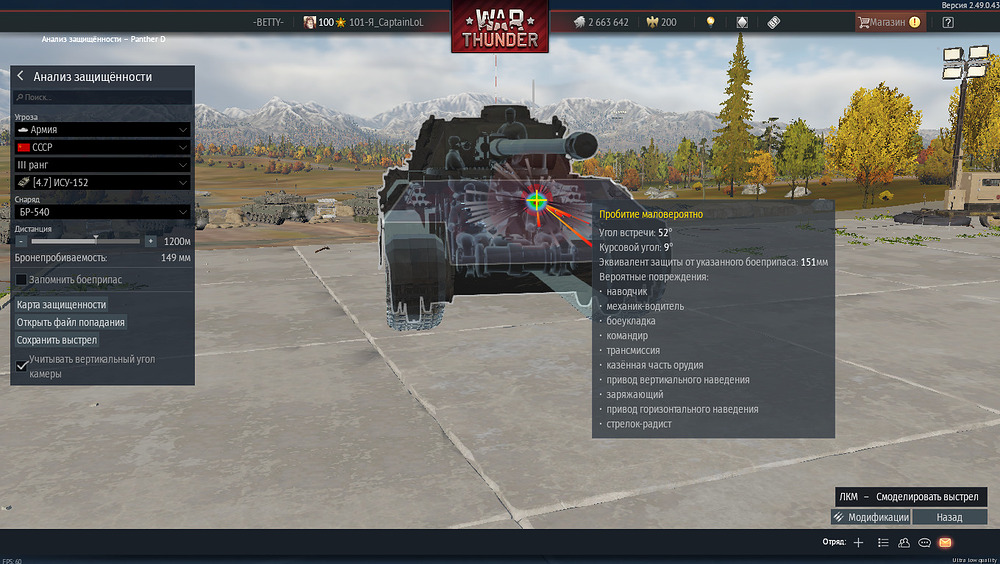Click the back arrow beside Анализ защищённости
The image size is (1000, 564).
pyautogui.click(x=20, y=76)
